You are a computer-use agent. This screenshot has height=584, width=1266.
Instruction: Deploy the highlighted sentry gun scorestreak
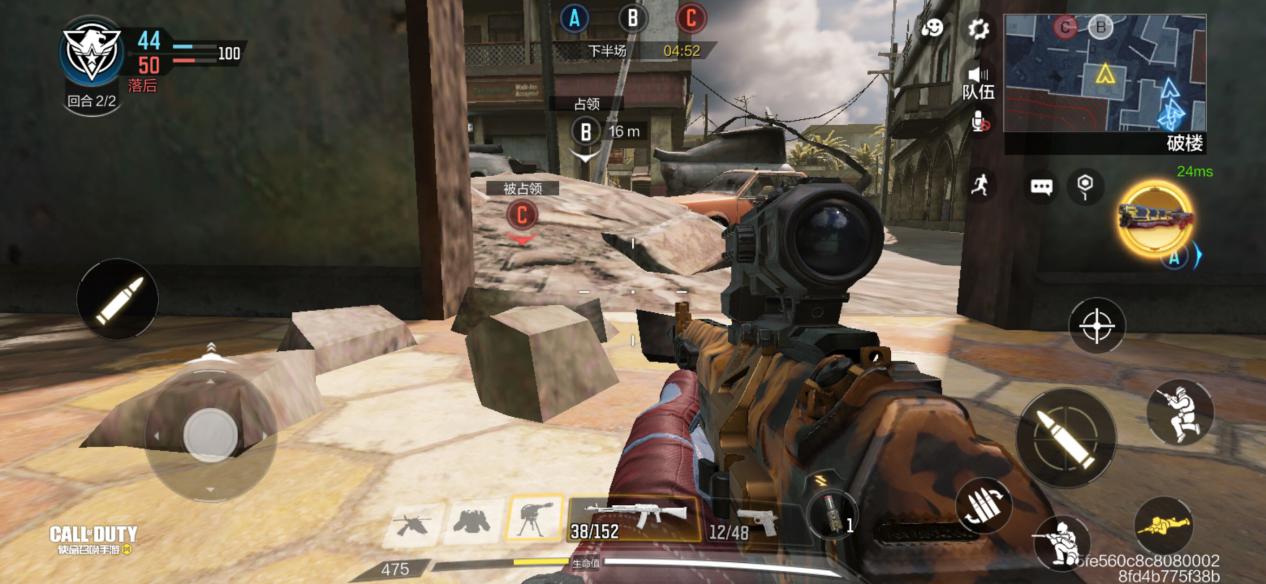point(534,518)
